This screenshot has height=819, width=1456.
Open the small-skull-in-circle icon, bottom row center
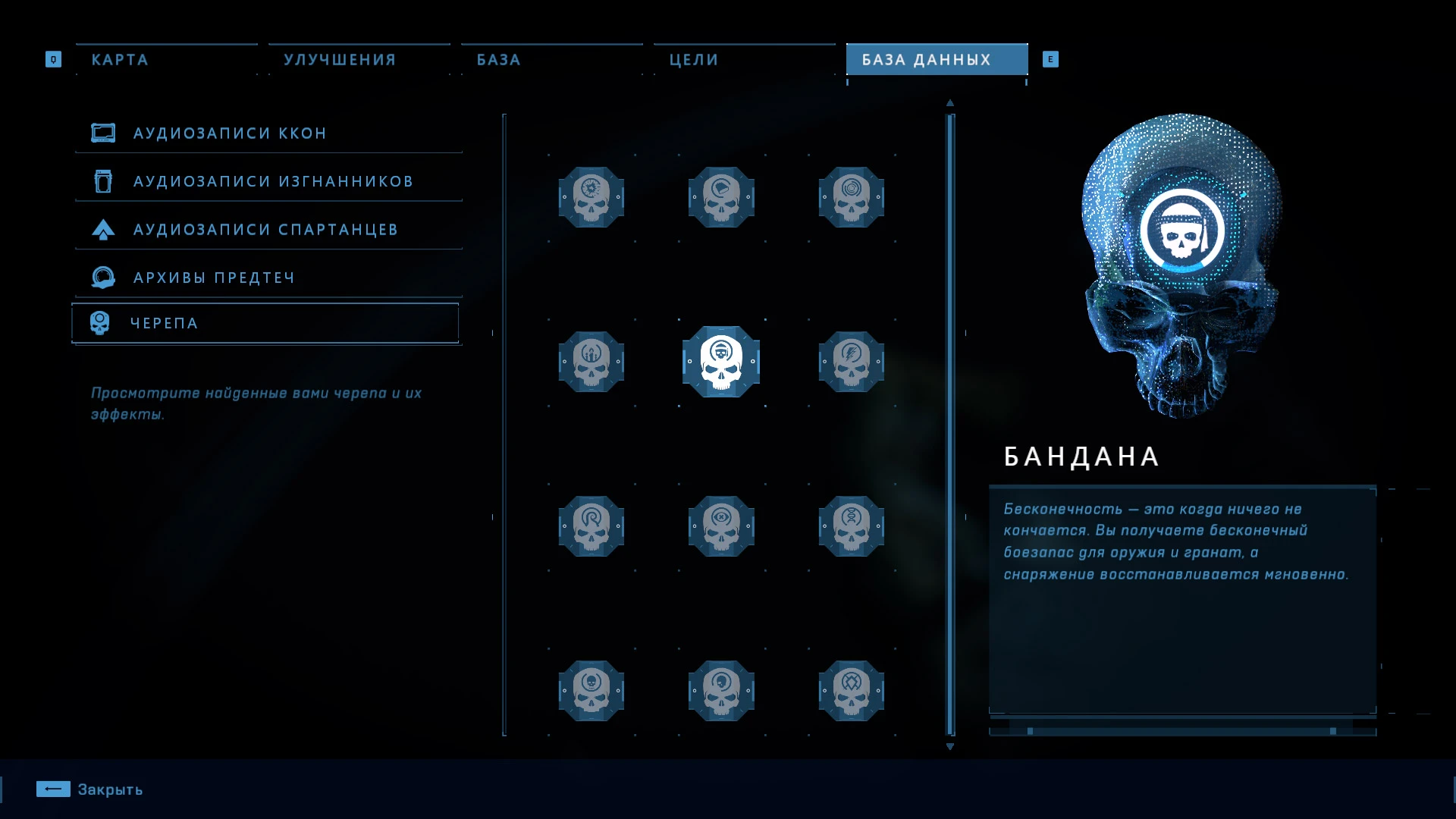coord(720,691)
